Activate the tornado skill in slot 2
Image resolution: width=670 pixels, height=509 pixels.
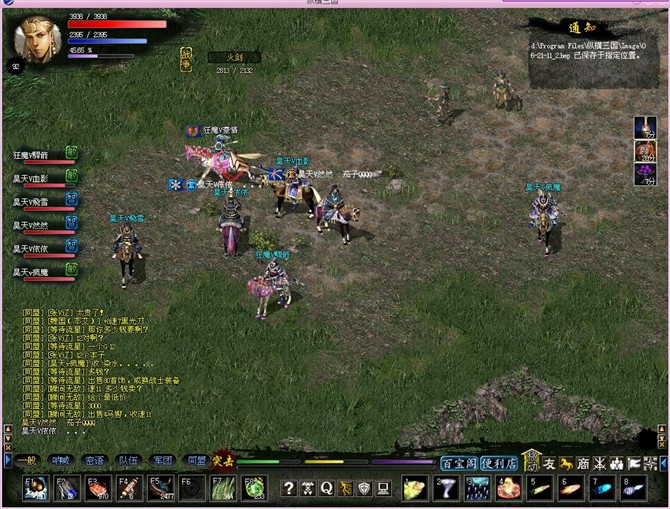pos(447,488)
